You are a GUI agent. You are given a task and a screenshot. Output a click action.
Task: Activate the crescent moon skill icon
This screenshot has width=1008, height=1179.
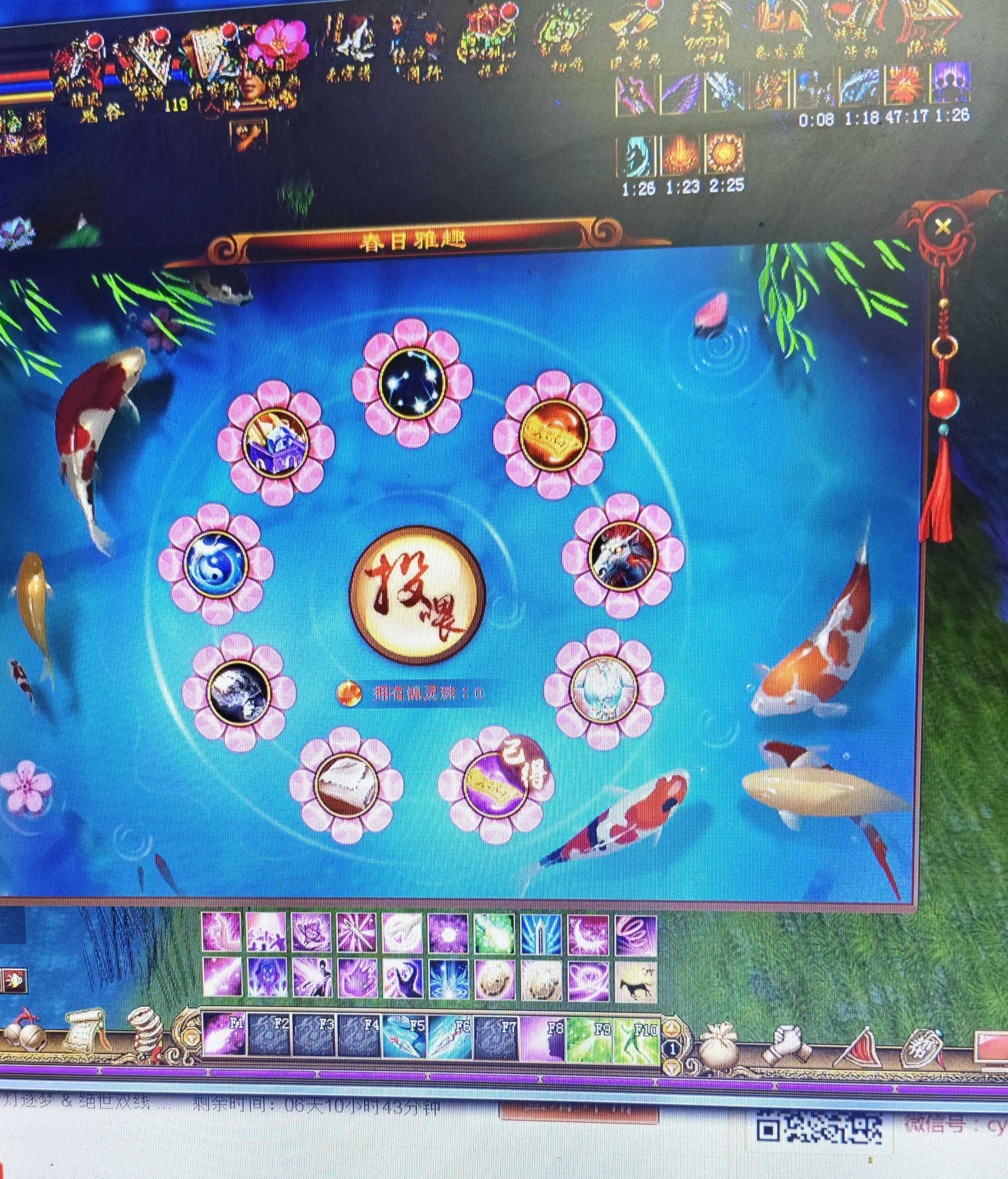[588, 933]
